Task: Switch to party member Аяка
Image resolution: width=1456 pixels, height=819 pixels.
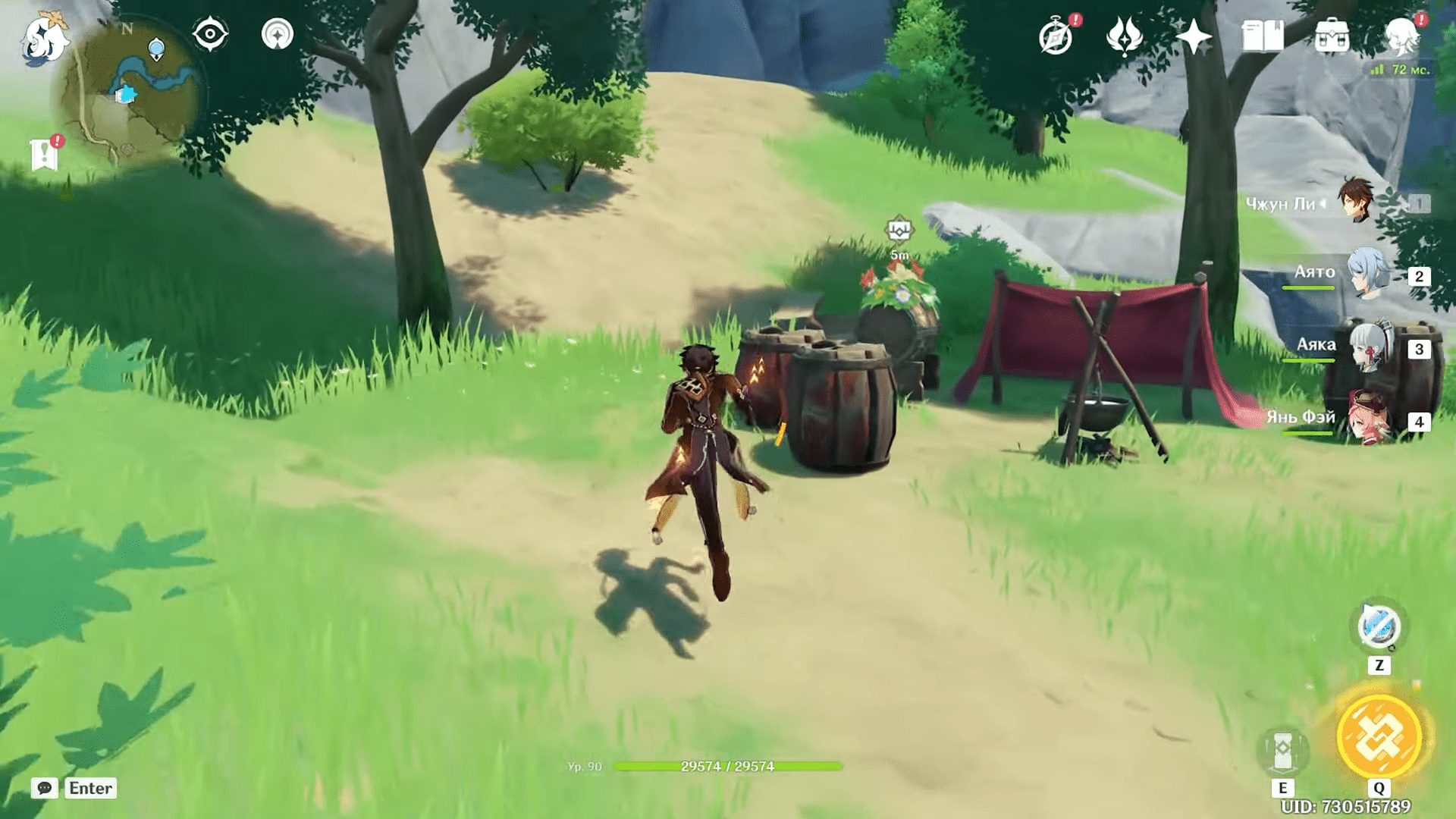Action: click(x=1369, y=347)
